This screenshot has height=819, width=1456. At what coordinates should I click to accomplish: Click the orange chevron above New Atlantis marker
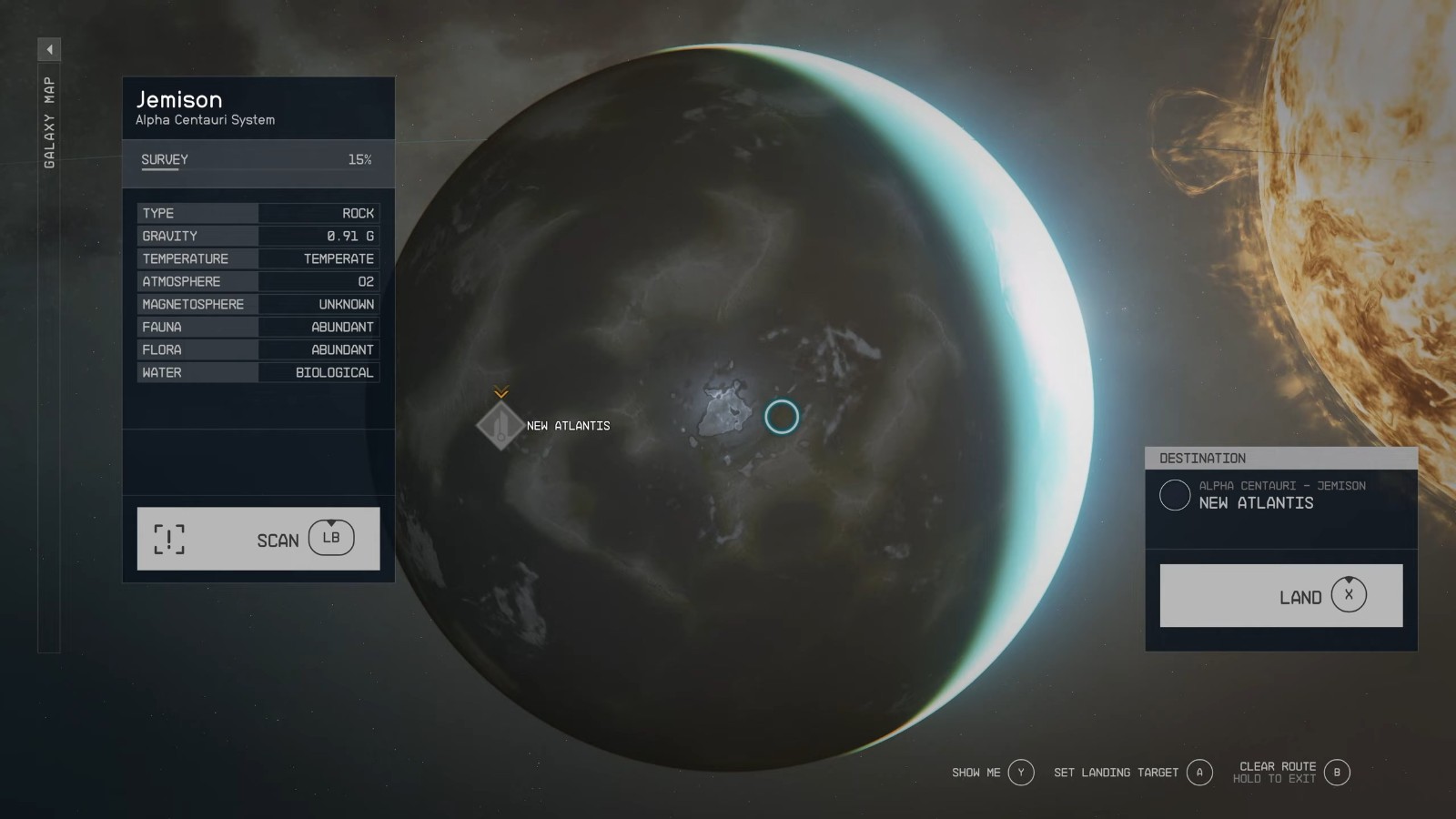pos(500,393)
